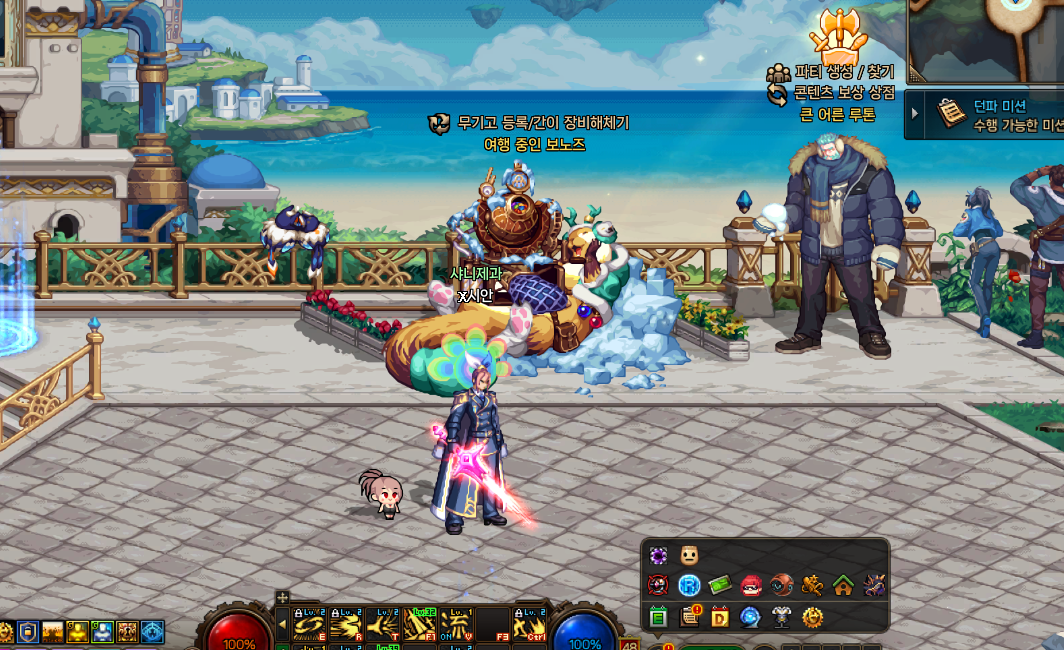The image size is (1064, 650).
Task: Open the clipboard with exclamation alert
Action: point(689,617)
